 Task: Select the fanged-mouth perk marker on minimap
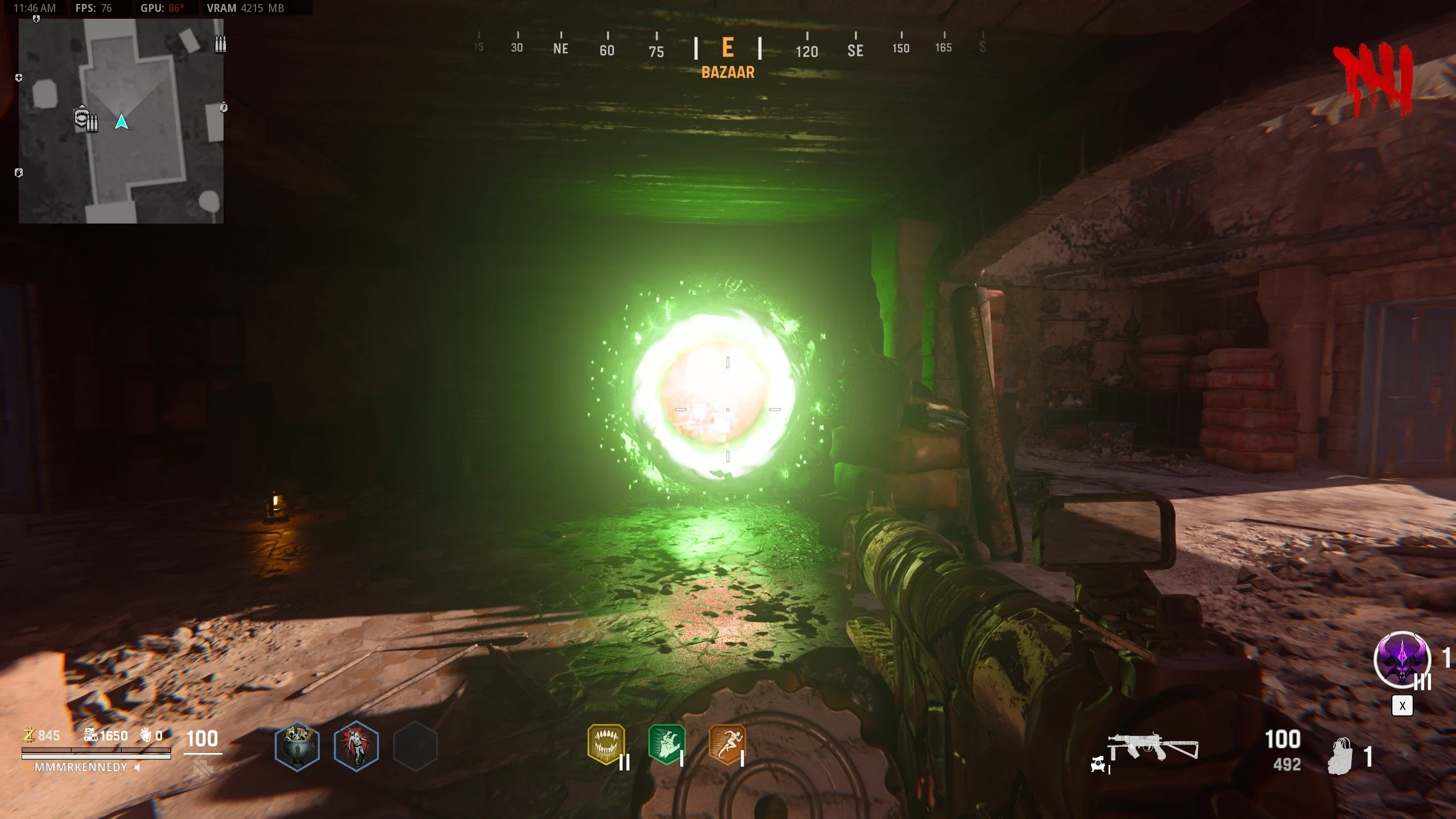point(81,118)
